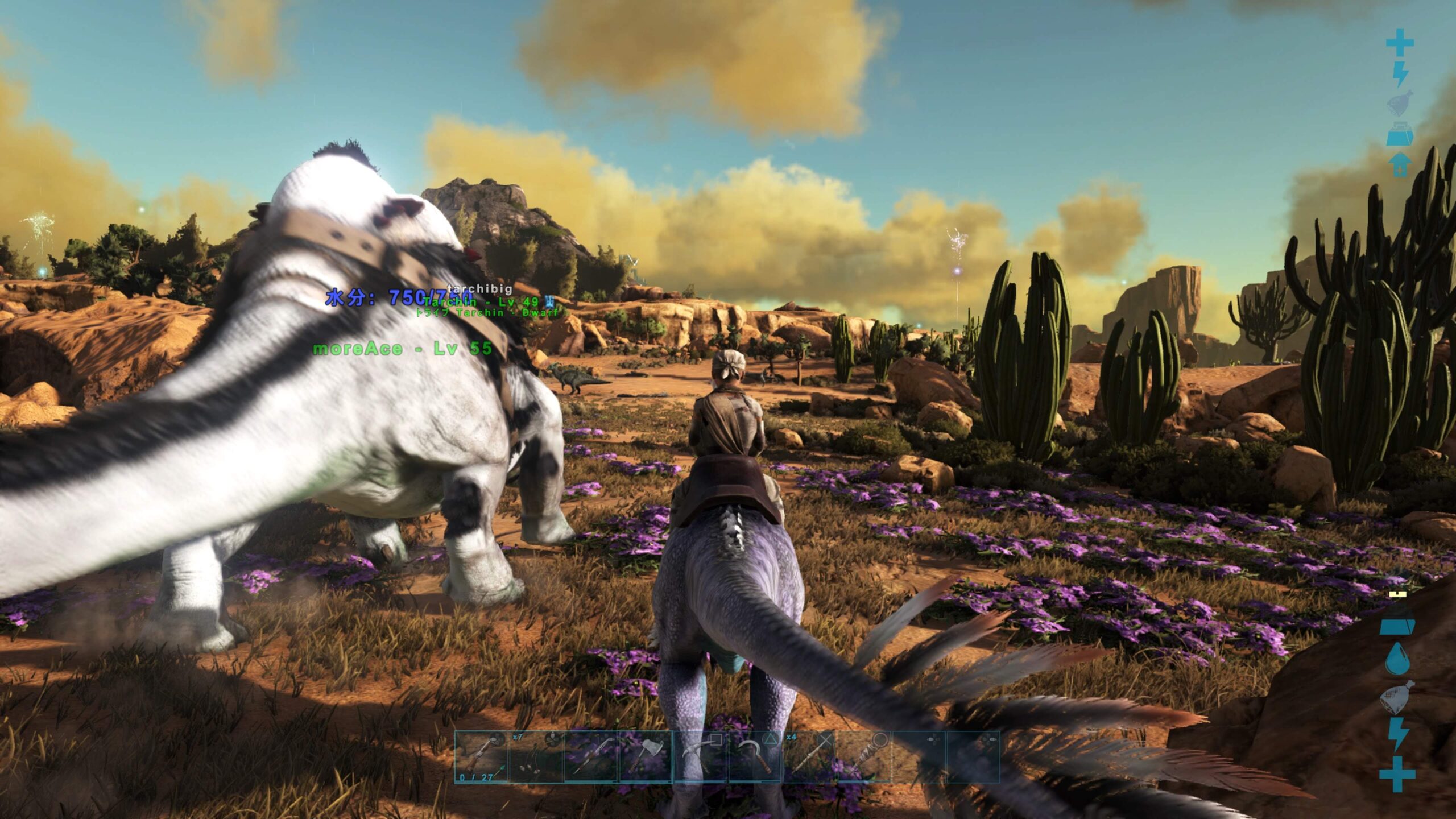Image resolution: width=1456 pixels, height=819 pixels.
Task: Equip the bola stack marked x7
Action: point(536,757)
